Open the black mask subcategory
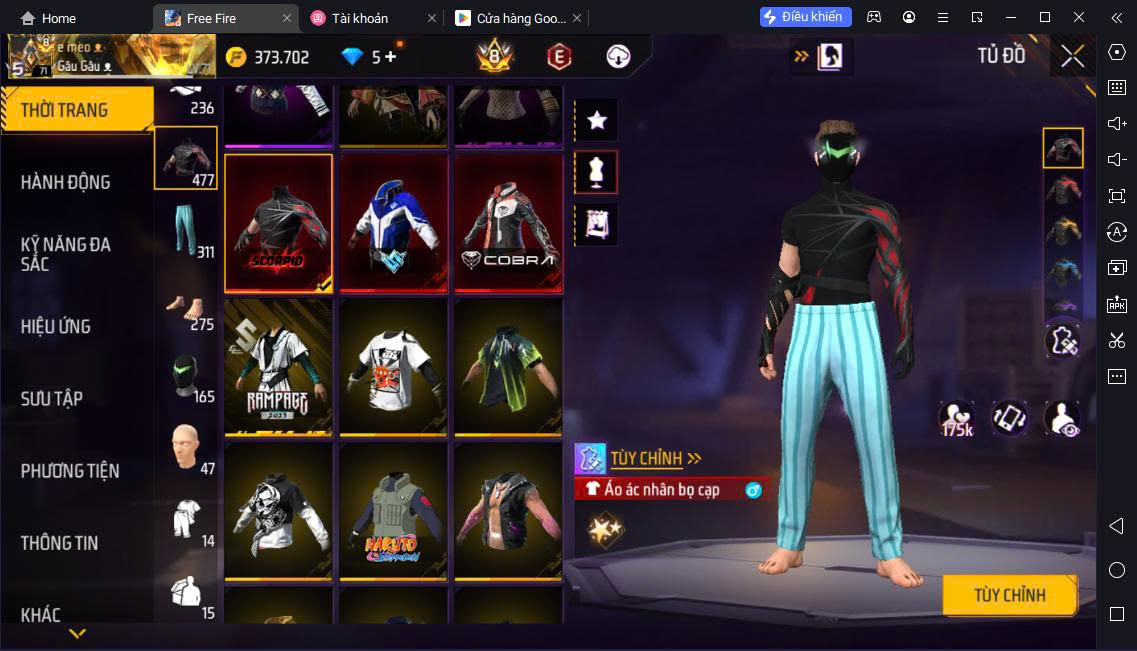The width and height of the screenshot is (1137, 651). click(x=186, y=377)
